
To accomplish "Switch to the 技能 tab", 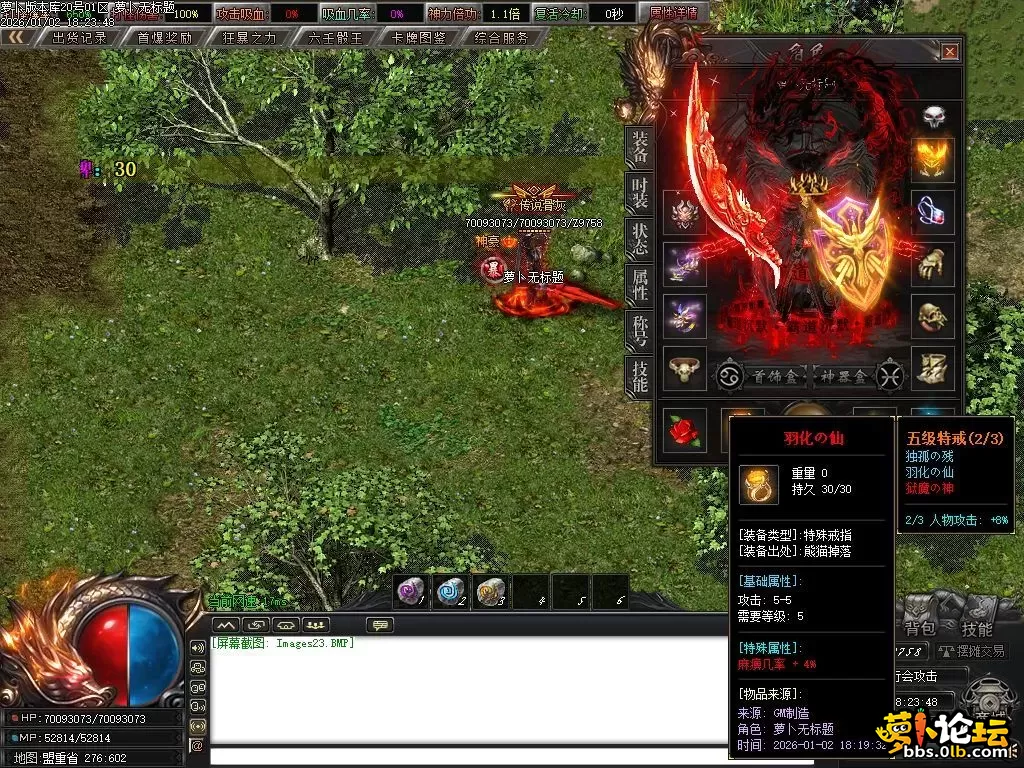I will pyautogui.click(x=638, y=376).
